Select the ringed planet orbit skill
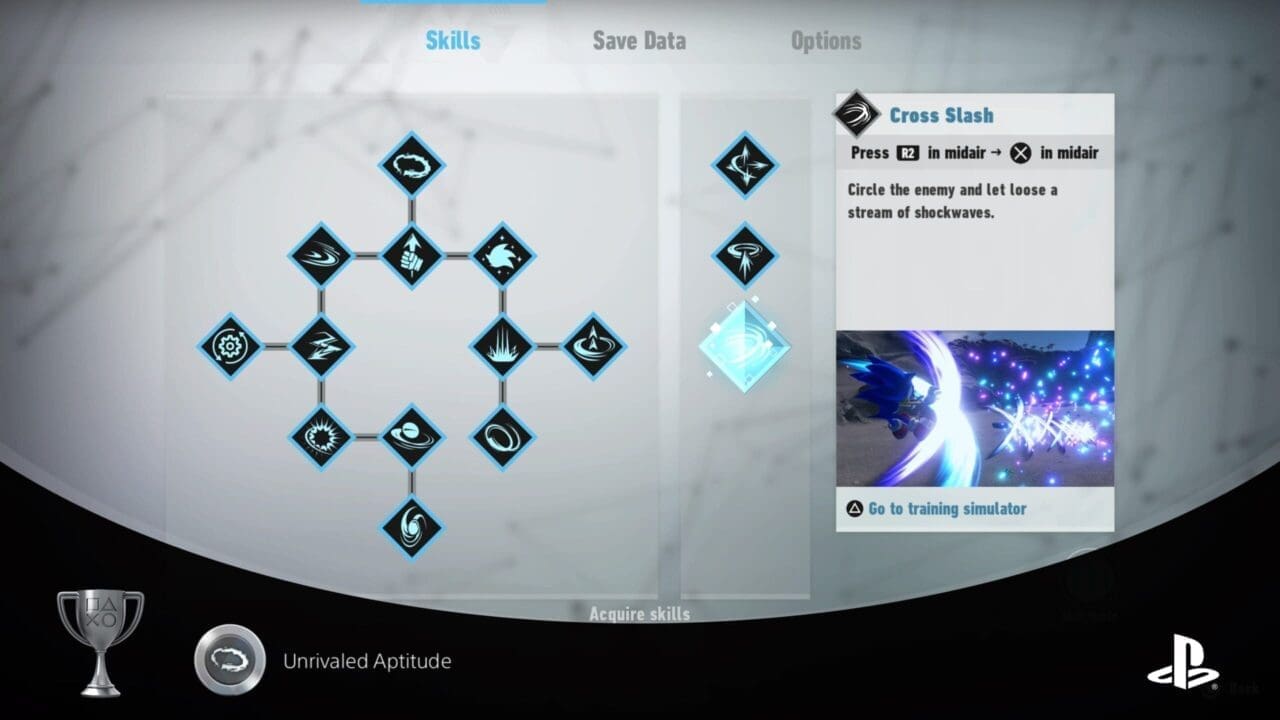 click(x=412, y=437)
